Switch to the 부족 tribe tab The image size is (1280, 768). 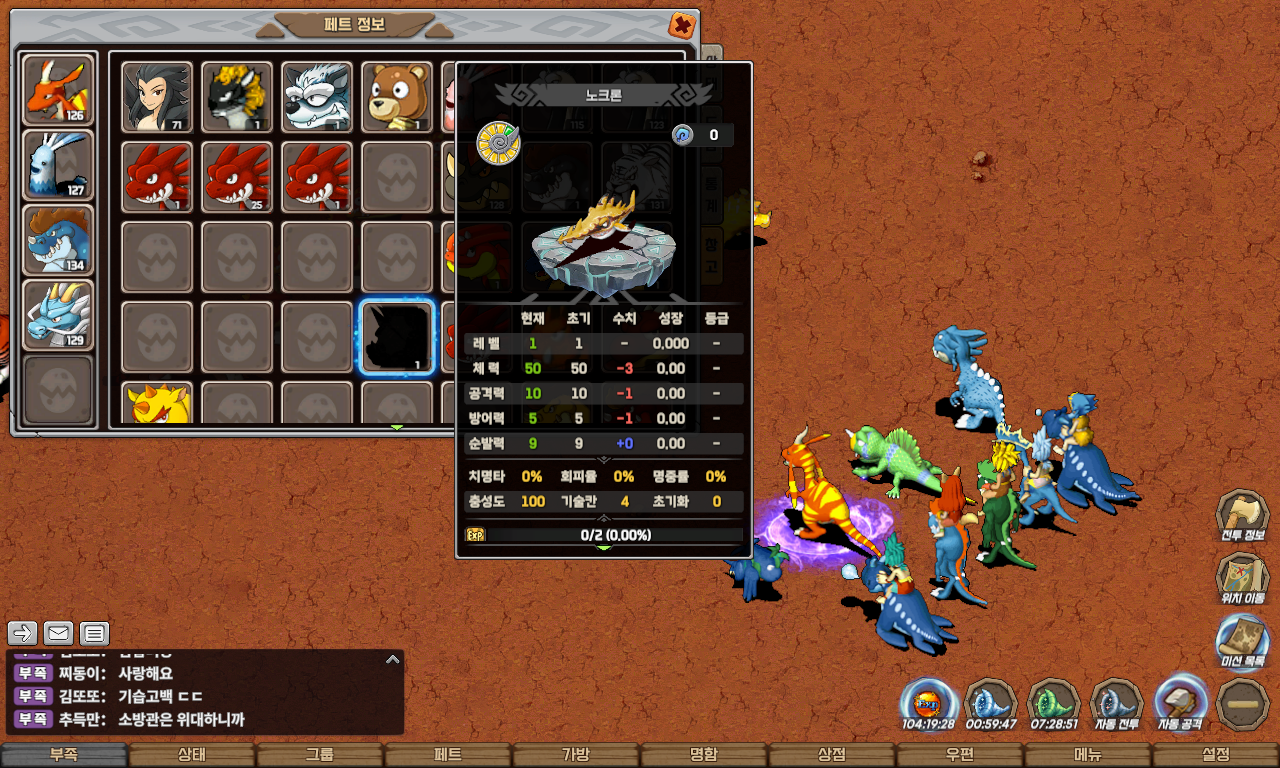tap(64, 755)
